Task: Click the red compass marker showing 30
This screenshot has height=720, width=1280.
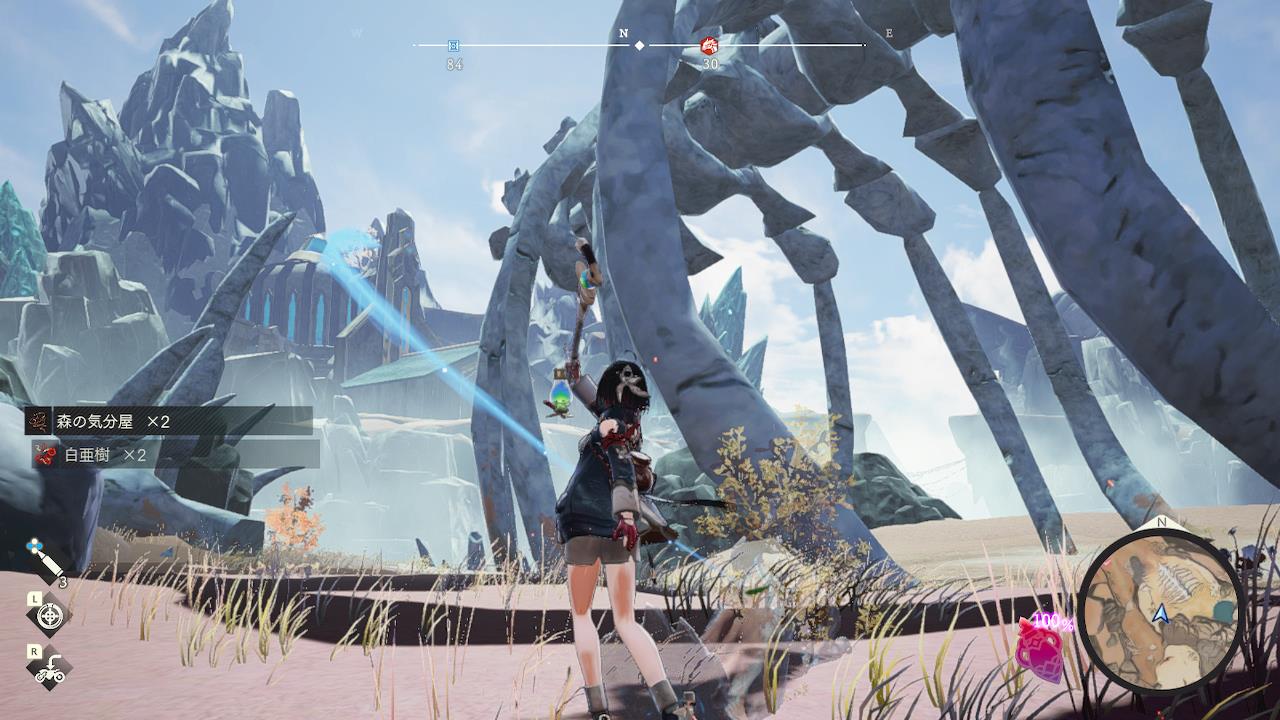Action: 709,45
